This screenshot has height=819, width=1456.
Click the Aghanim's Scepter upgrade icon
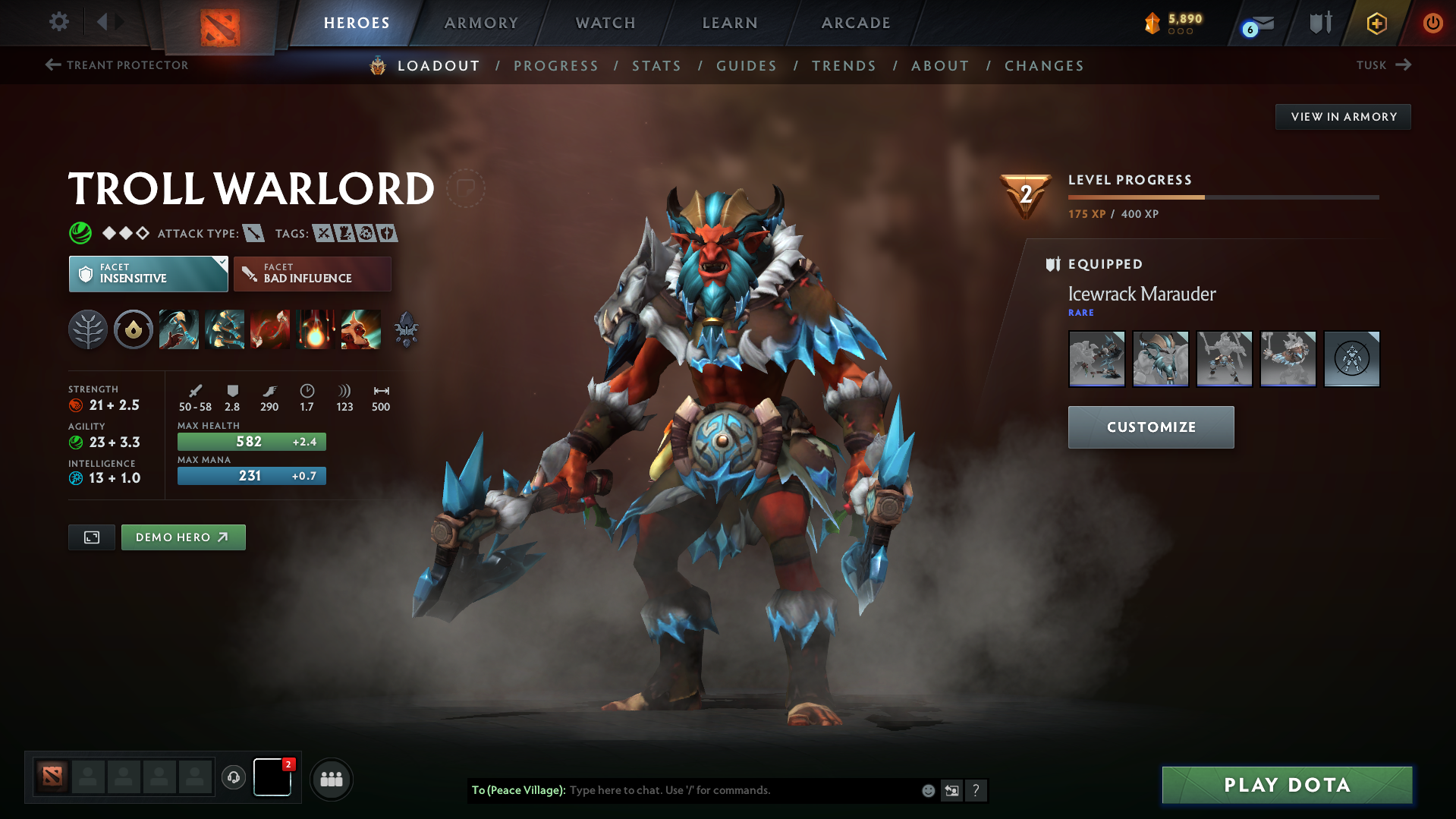tap(406, 329)
